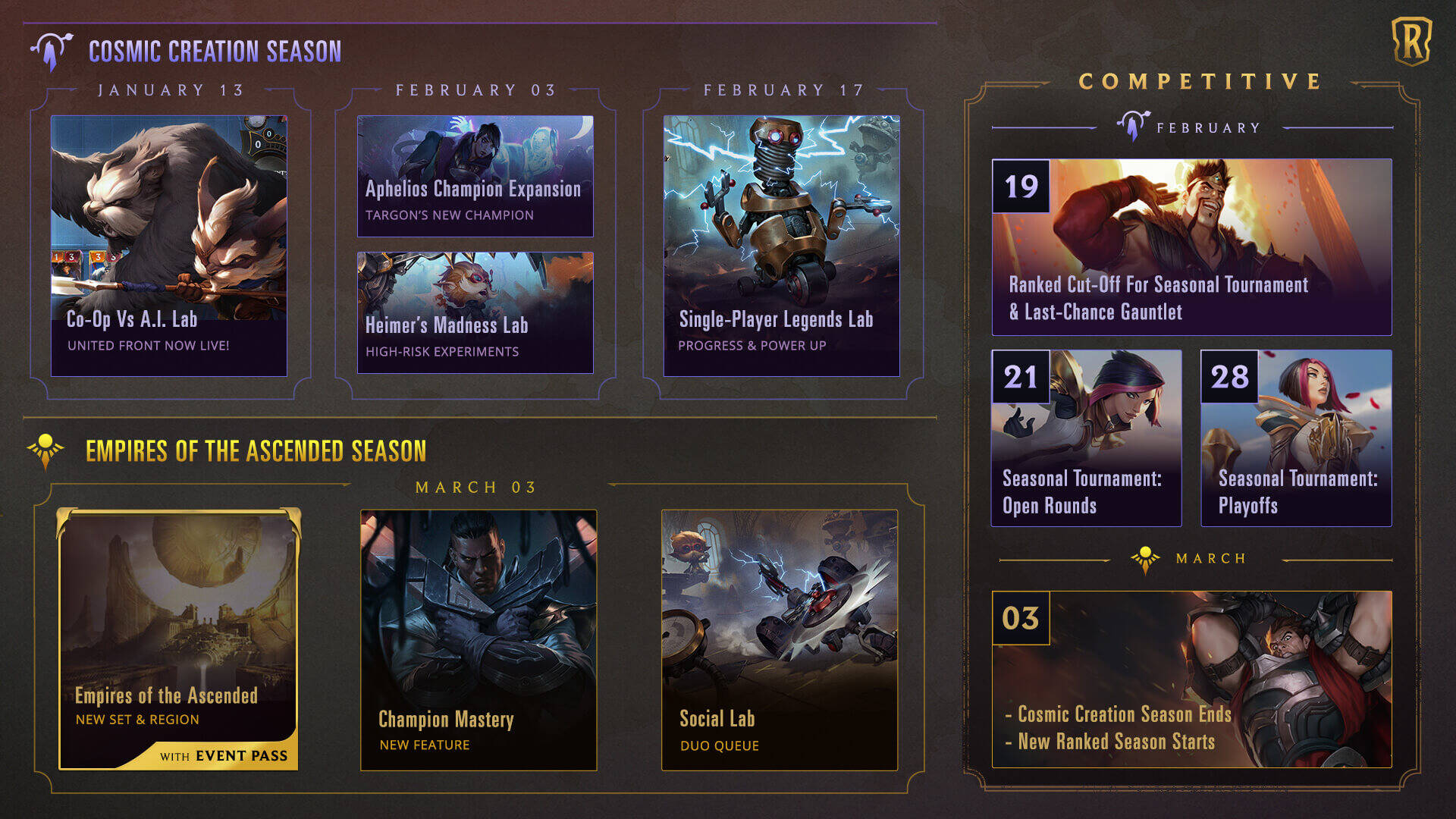The image size is (1456, 819).
Task: Choose the Seasonal Tournament: Playoffs card
Action: click(1296, 438)
